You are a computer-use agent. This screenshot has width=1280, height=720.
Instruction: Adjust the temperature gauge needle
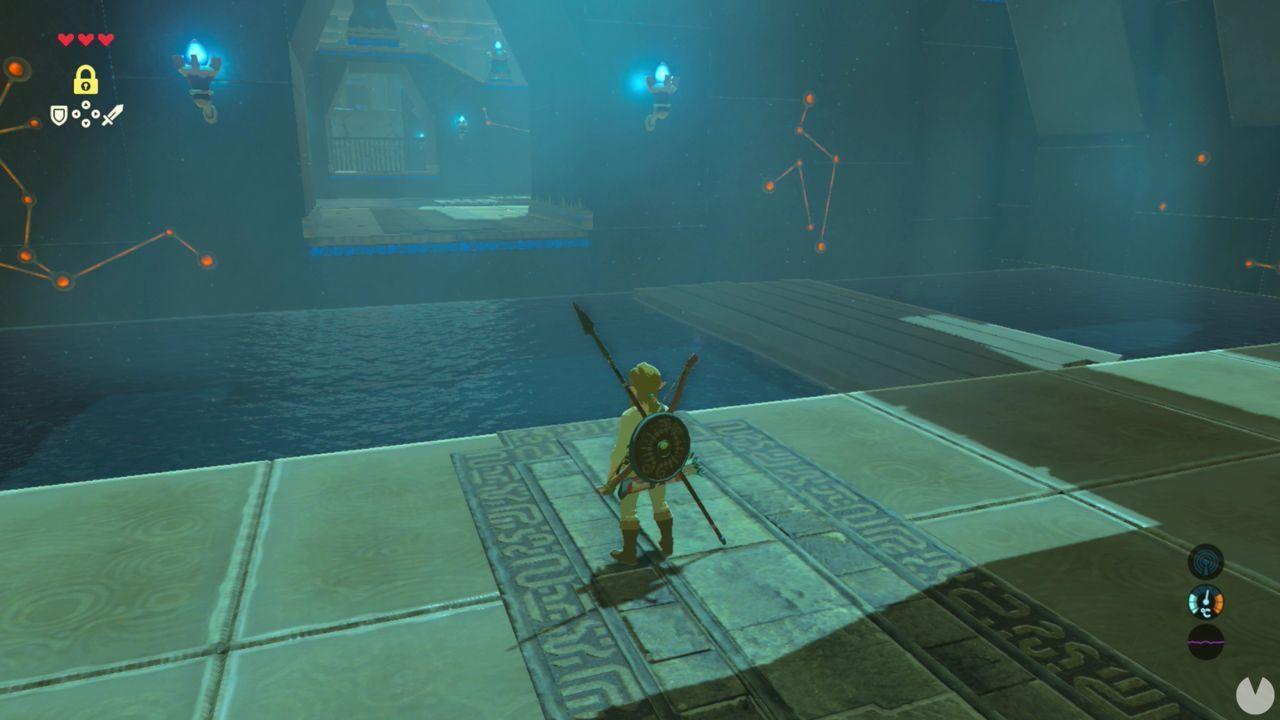pos(1207,596)
